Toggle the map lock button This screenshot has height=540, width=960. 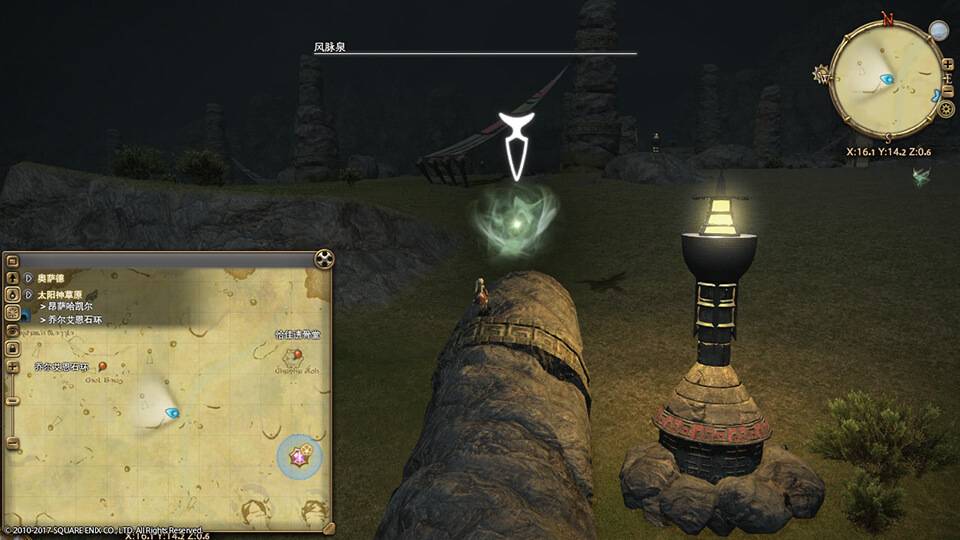12,347
